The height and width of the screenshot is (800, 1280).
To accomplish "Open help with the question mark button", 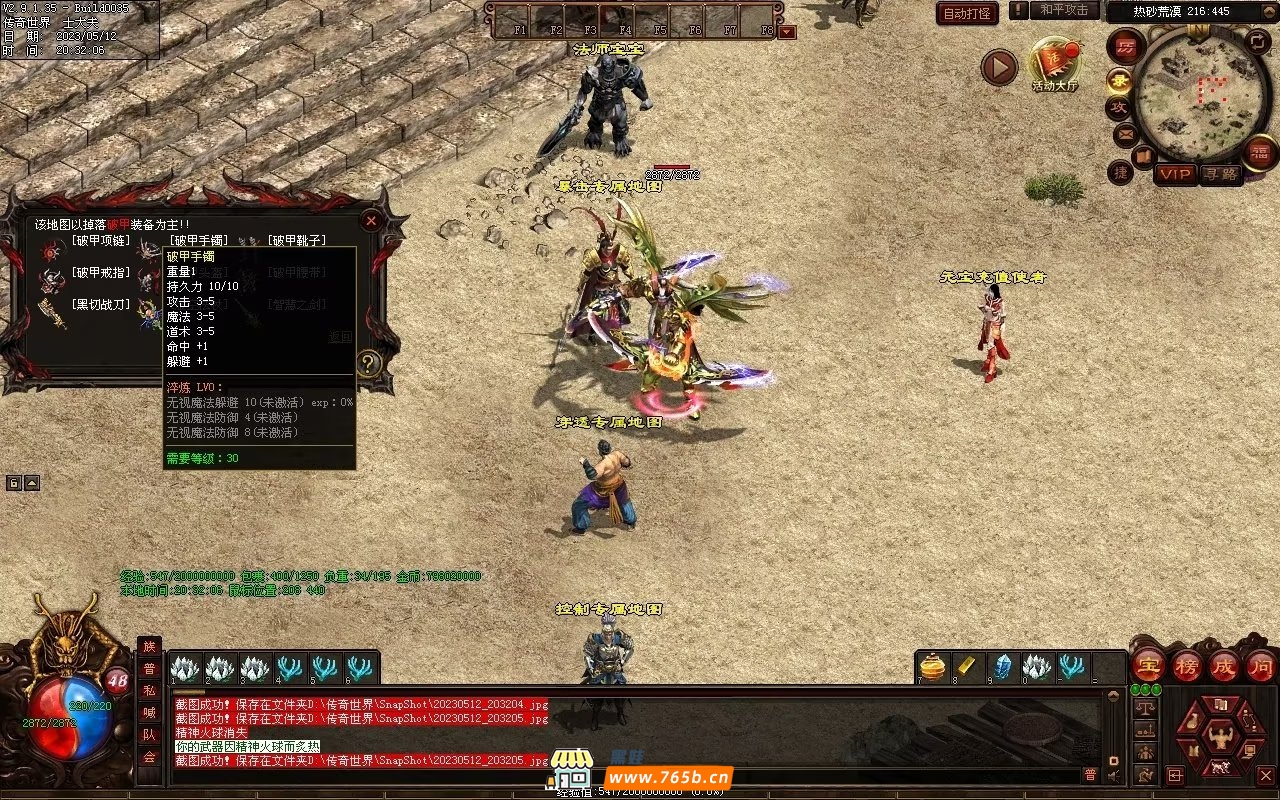I will pos(369,364).
